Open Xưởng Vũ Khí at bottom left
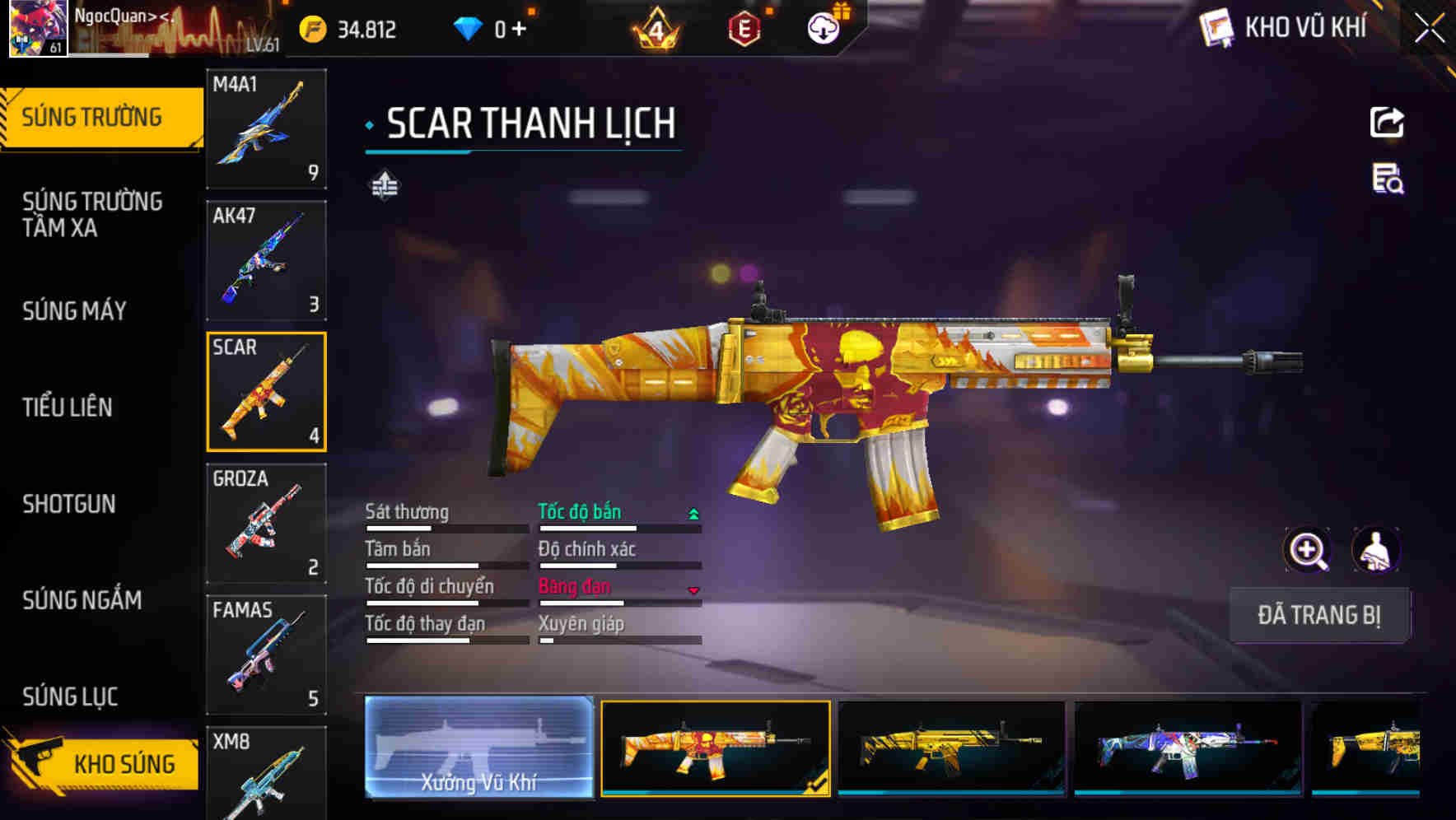 [x=478, y=748]
